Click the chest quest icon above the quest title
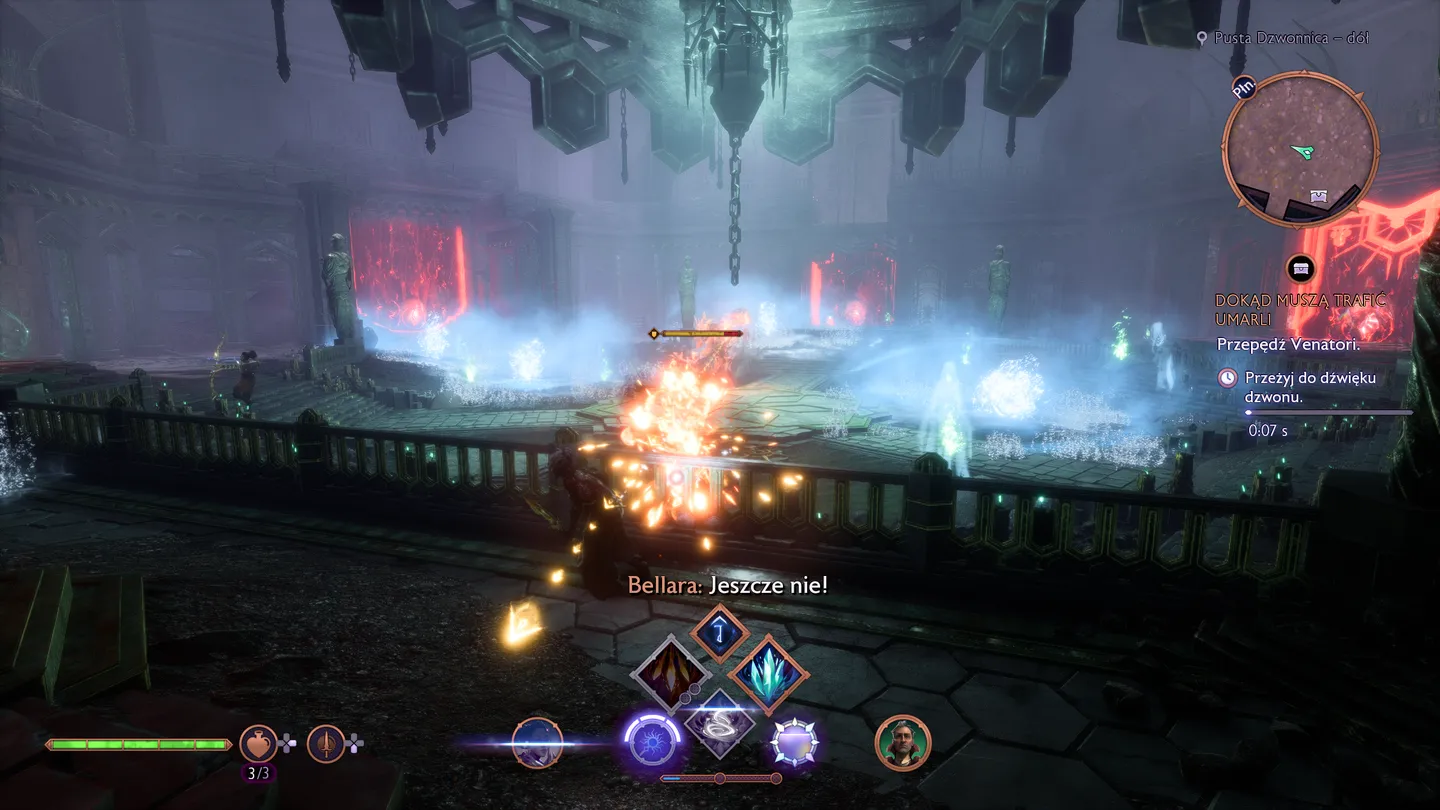Screen dimensions: 1440x810 tap(1300, 268)
